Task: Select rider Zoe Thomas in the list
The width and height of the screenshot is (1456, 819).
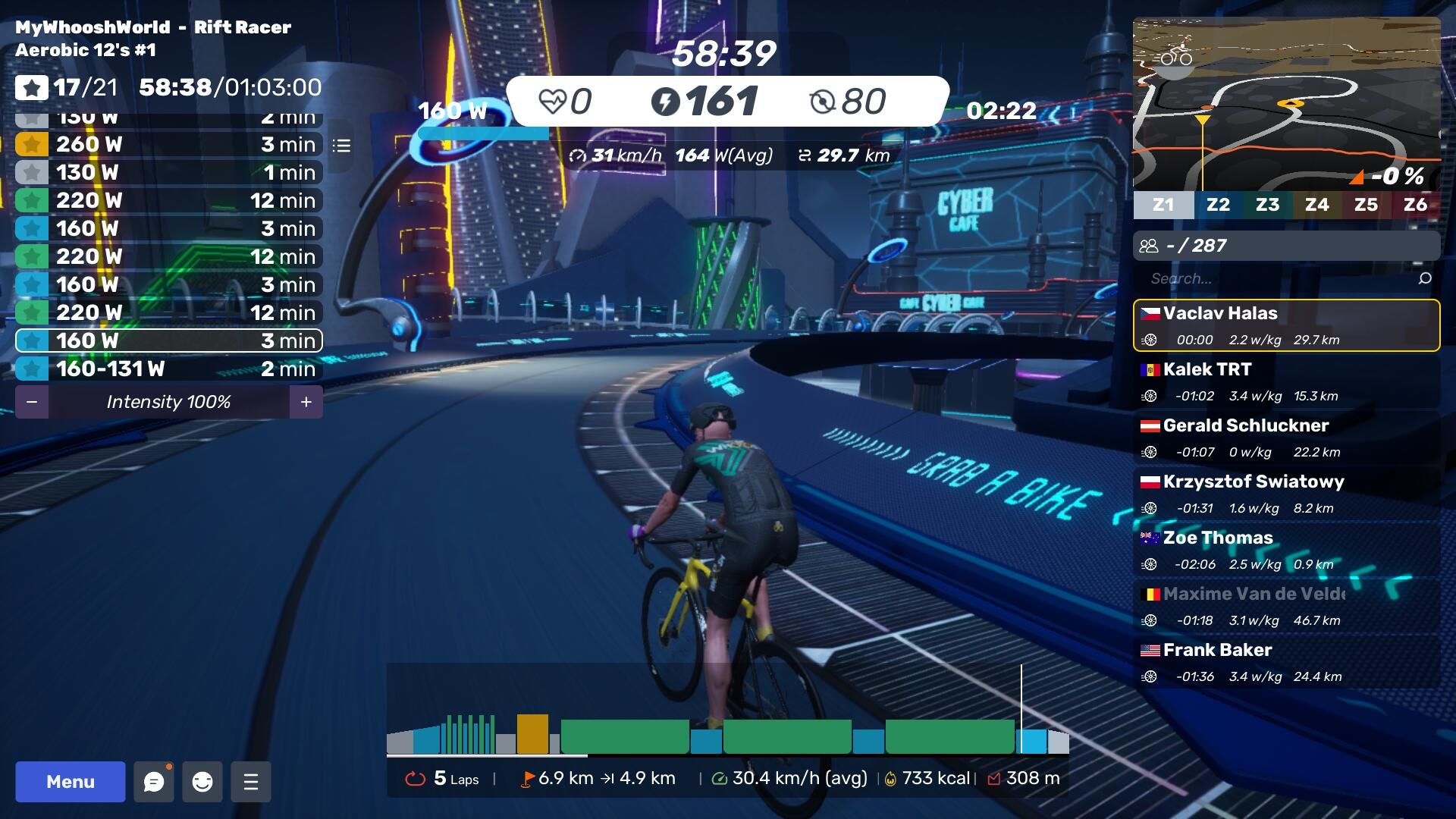Action: (1286, 550)
